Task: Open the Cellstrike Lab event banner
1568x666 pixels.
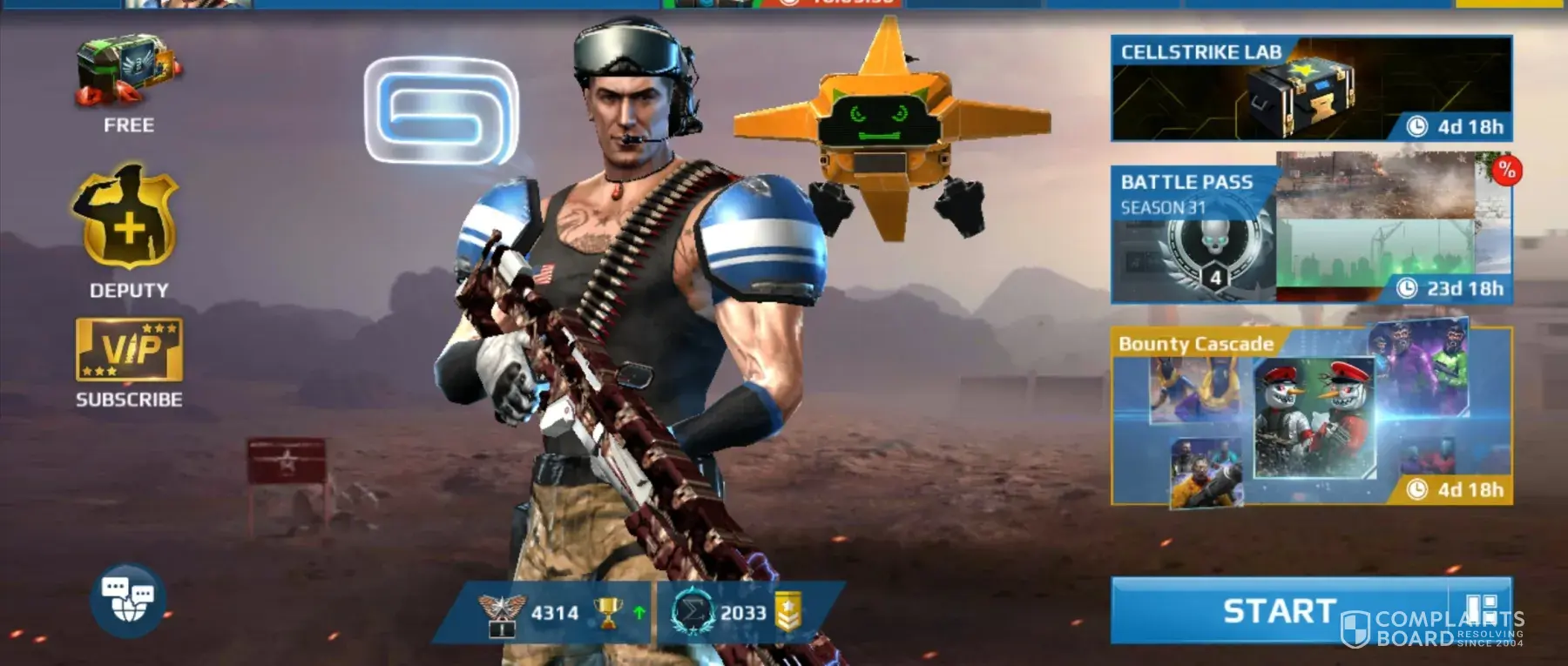Action: coord(1310,89)
